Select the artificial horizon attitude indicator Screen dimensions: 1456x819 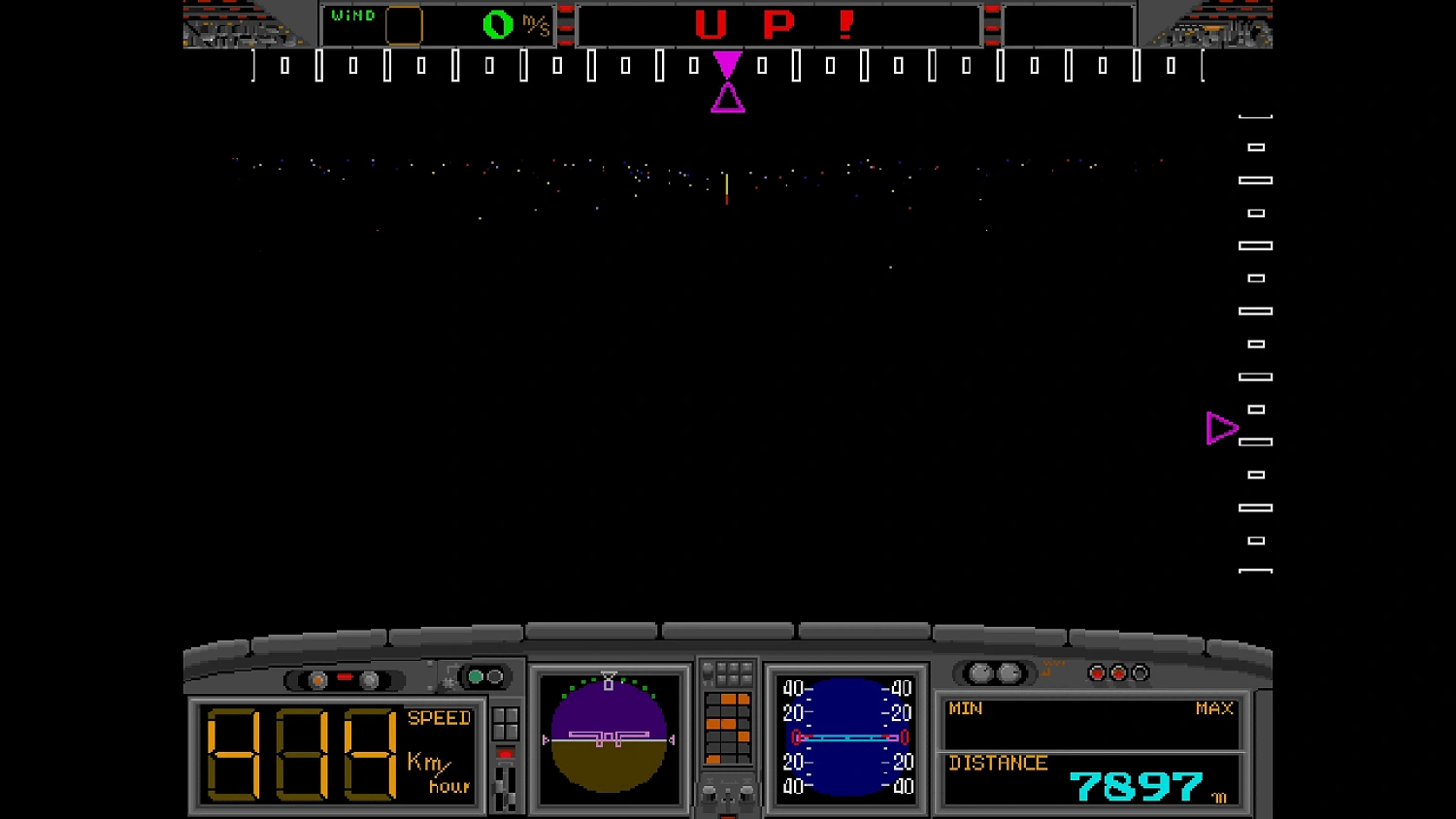click(x=609, y=737)
